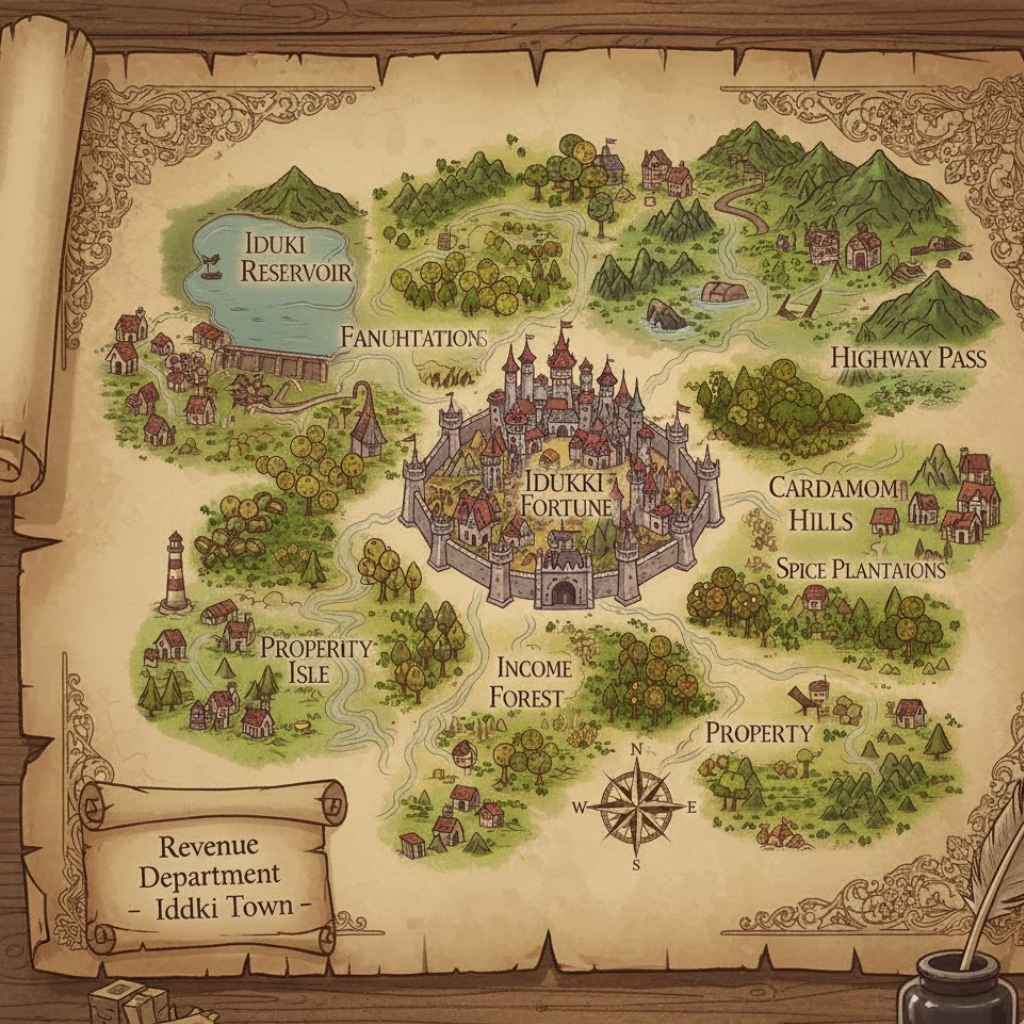Image resolution: width=1024 pixels, height=1024 pixels.
Task: Open the Idukki Fortune castle location
Action: pyautogui.click(x=567, y=493)
